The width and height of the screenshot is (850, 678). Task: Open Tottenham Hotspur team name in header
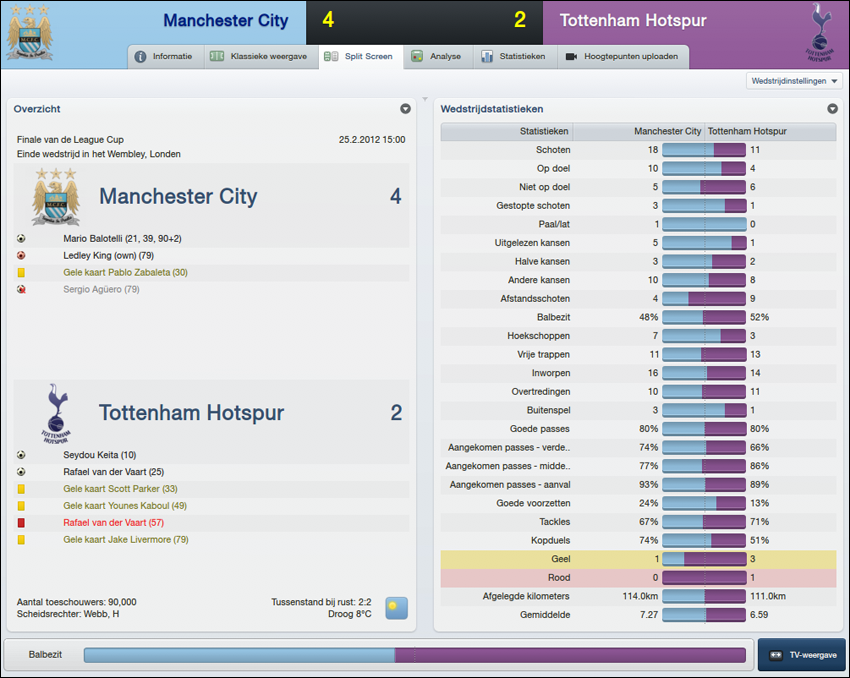630,21
